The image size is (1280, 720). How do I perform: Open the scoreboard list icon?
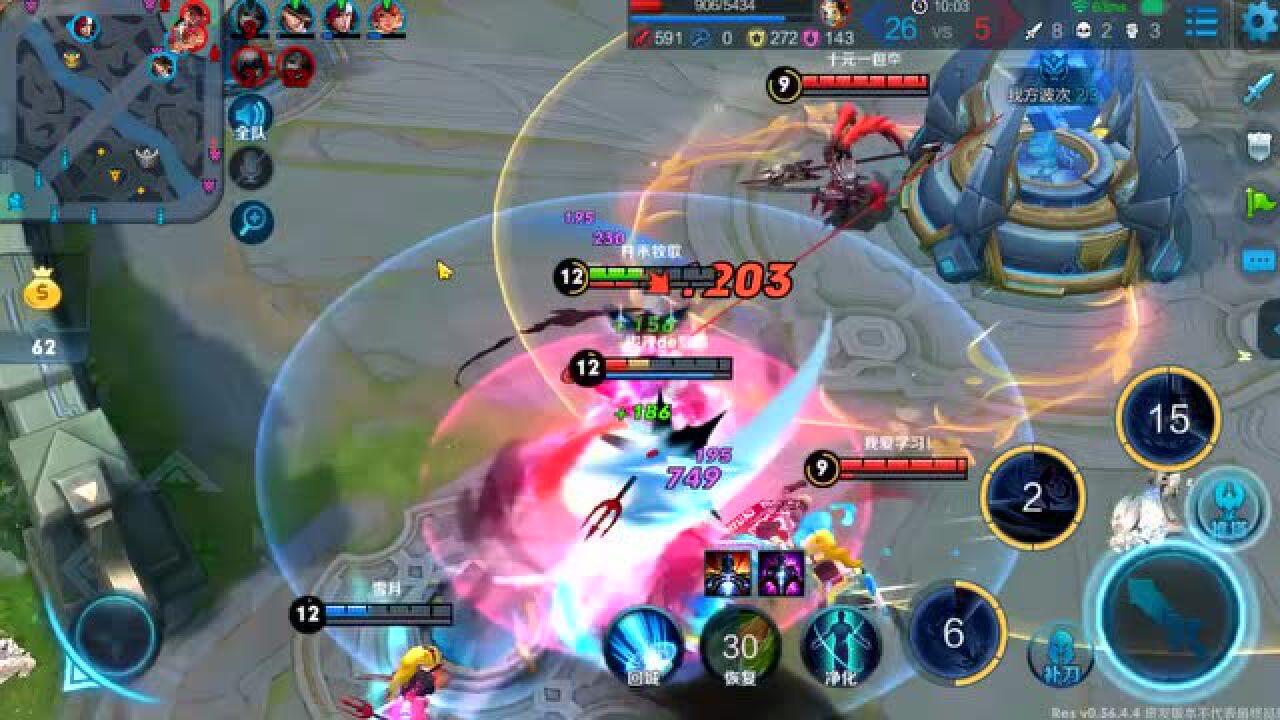click(1201, 22)
